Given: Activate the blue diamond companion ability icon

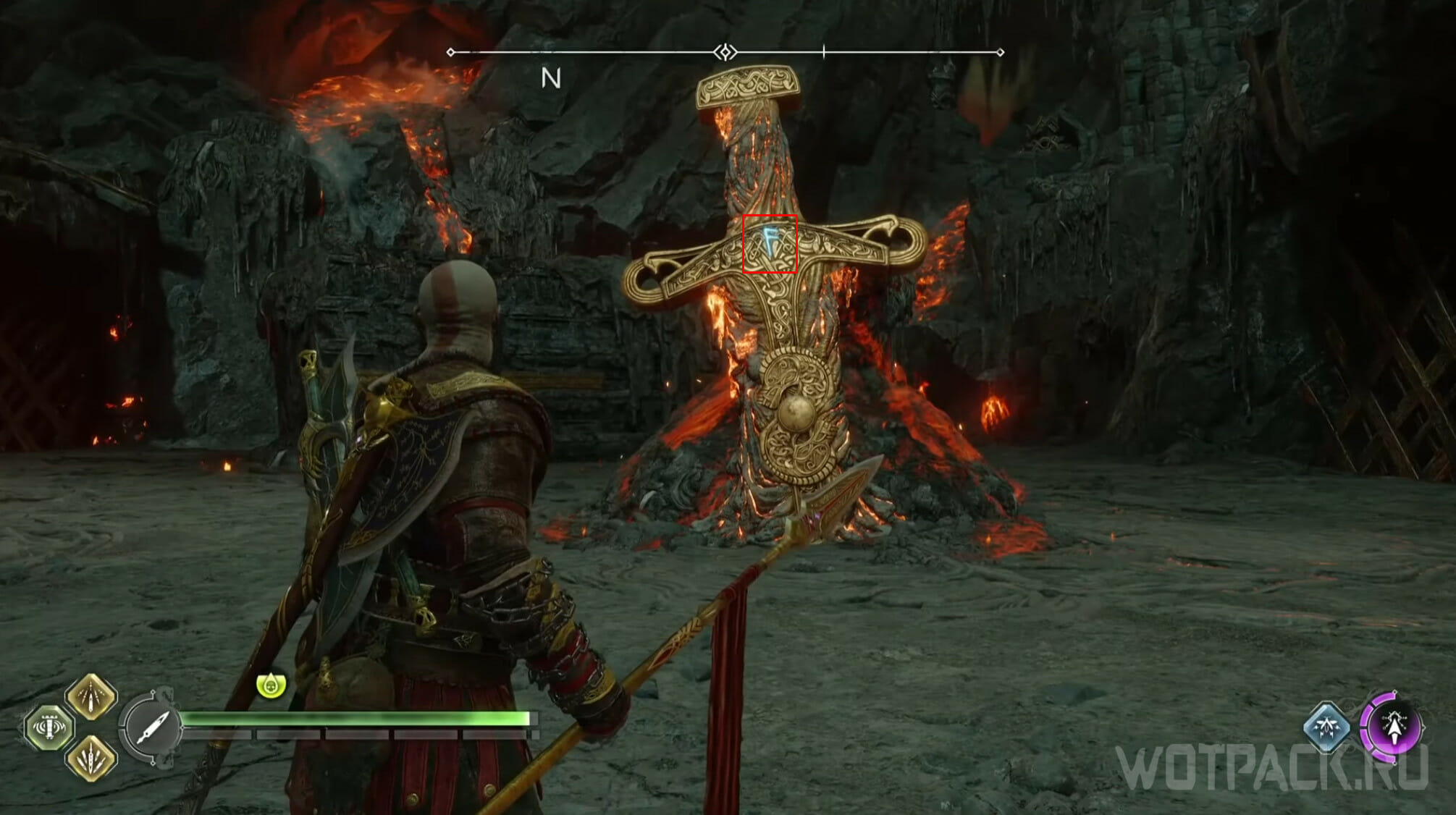Looking at the screenshot, I should pos(1326,727).
